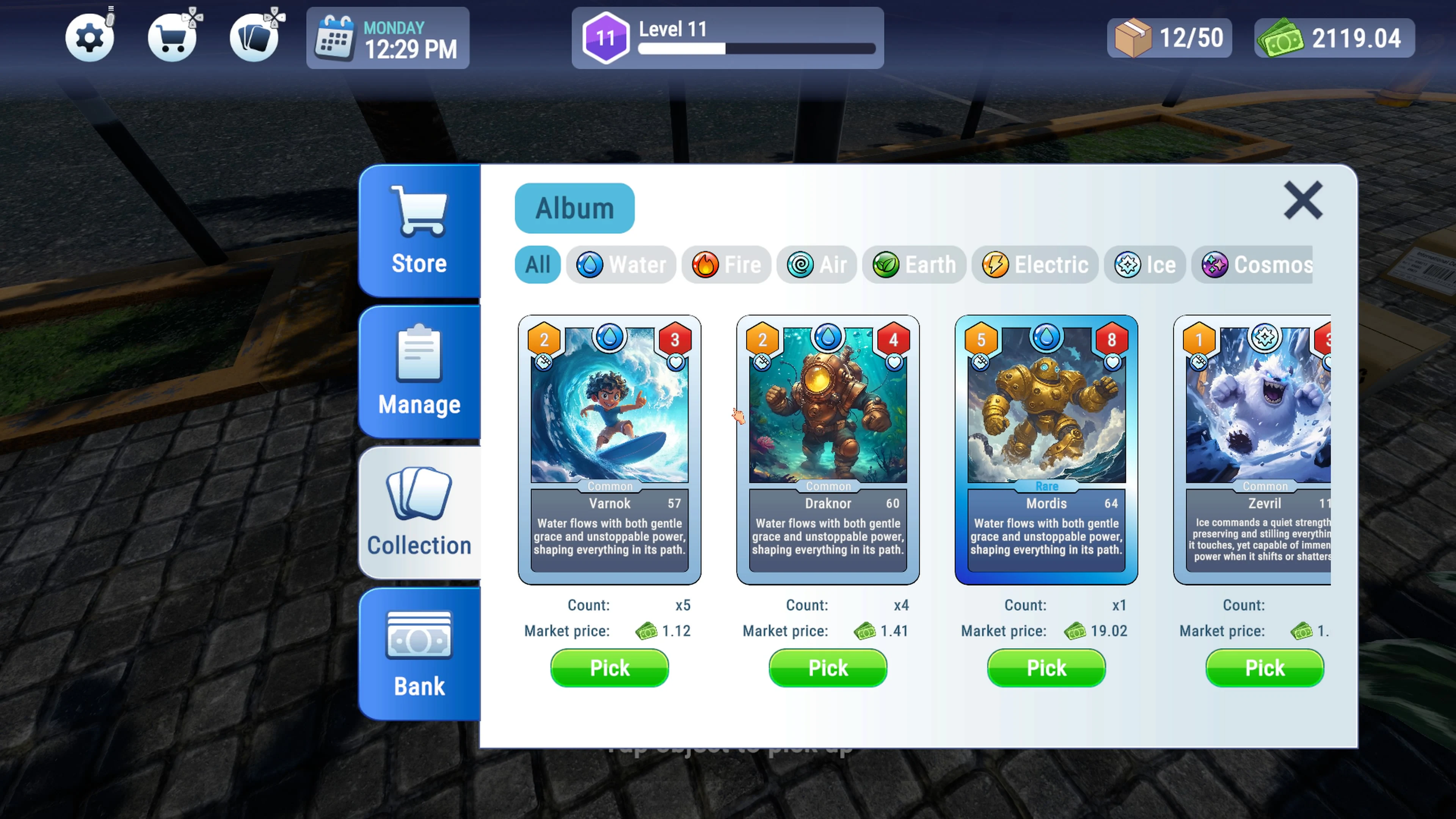Screen dimensions: 1456x819
Task: Filter cards by the Electric element
Action: coord(1035,265)
